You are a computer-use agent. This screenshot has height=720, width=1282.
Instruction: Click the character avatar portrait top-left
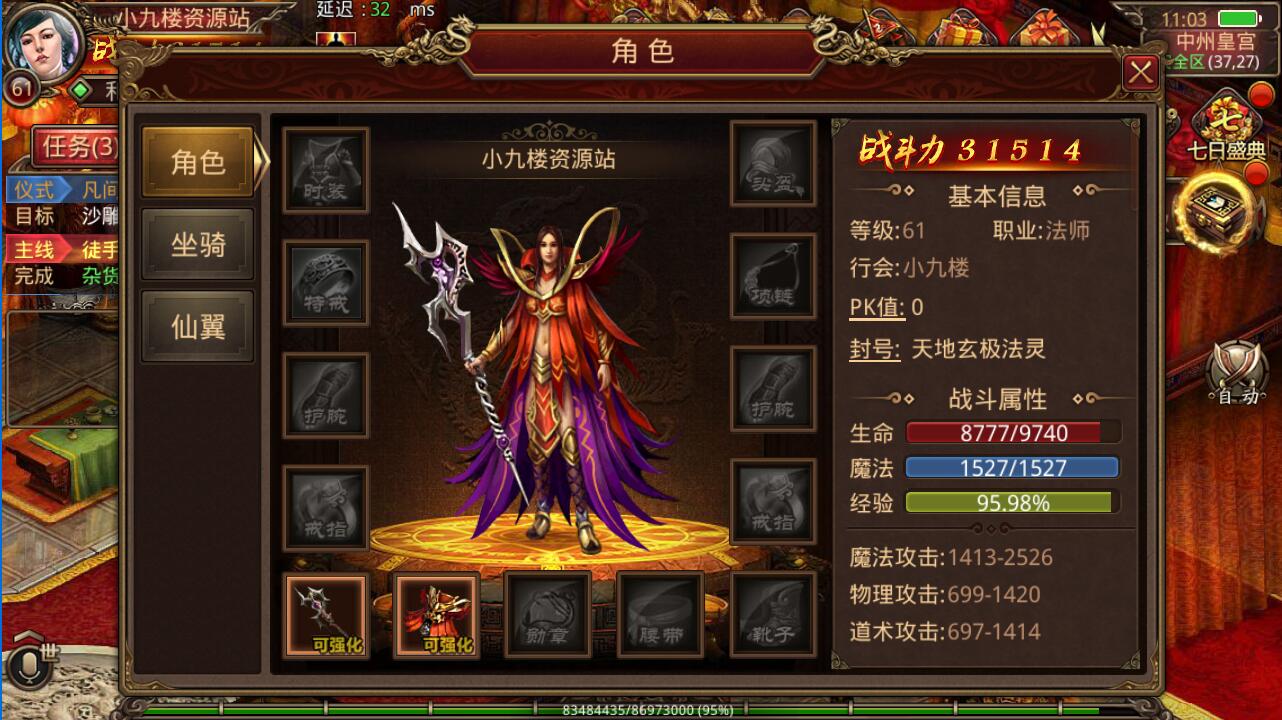[x=46, y=44]
